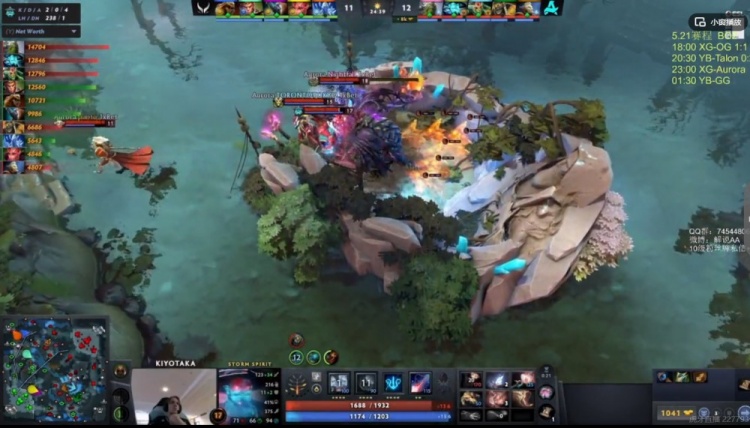The width and height of the screenshot is (750, 428).
Task: Select the first inventory item slot
Action: (471, 380)
